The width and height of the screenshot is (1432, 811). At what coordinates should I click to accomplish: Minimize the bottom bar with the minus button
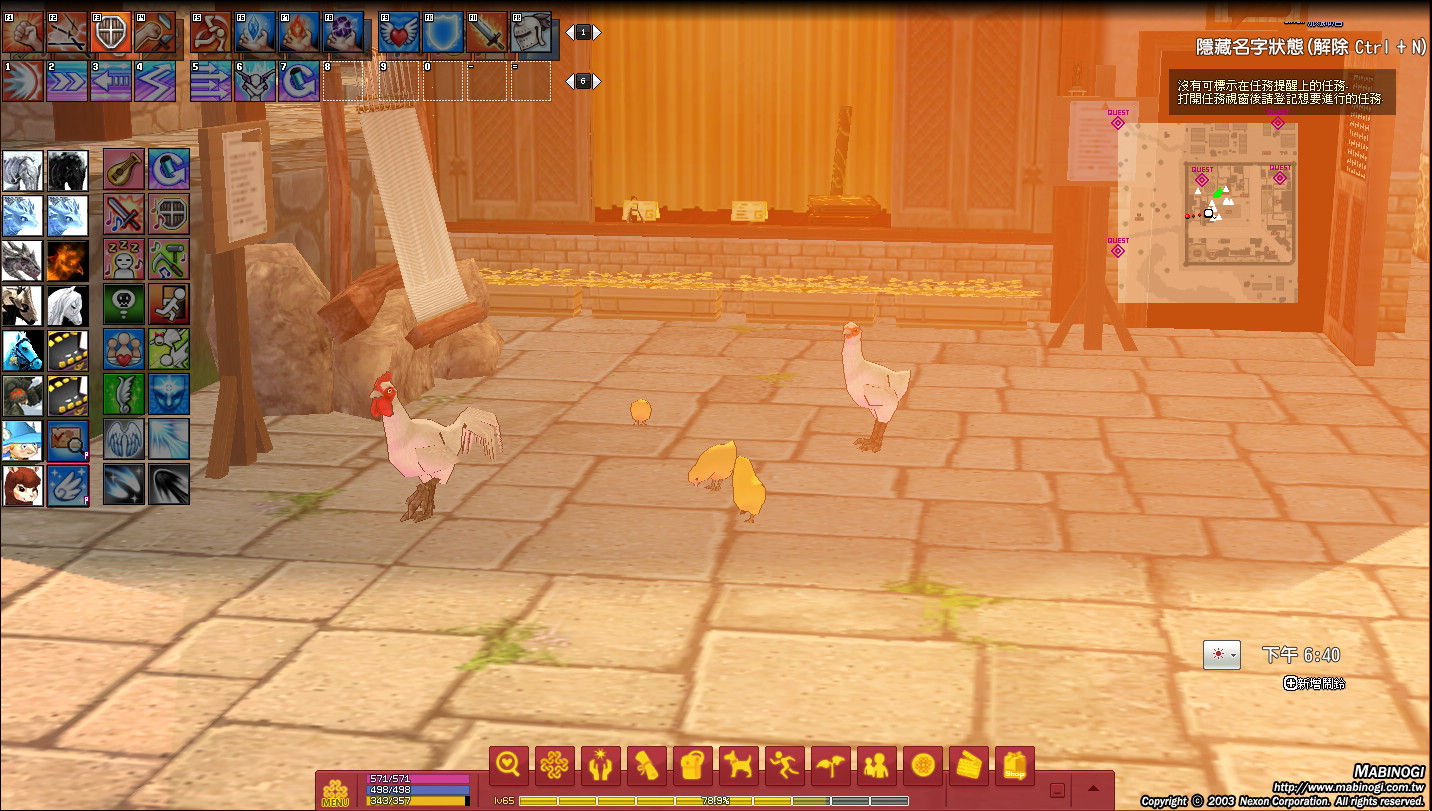(1057, 790)
